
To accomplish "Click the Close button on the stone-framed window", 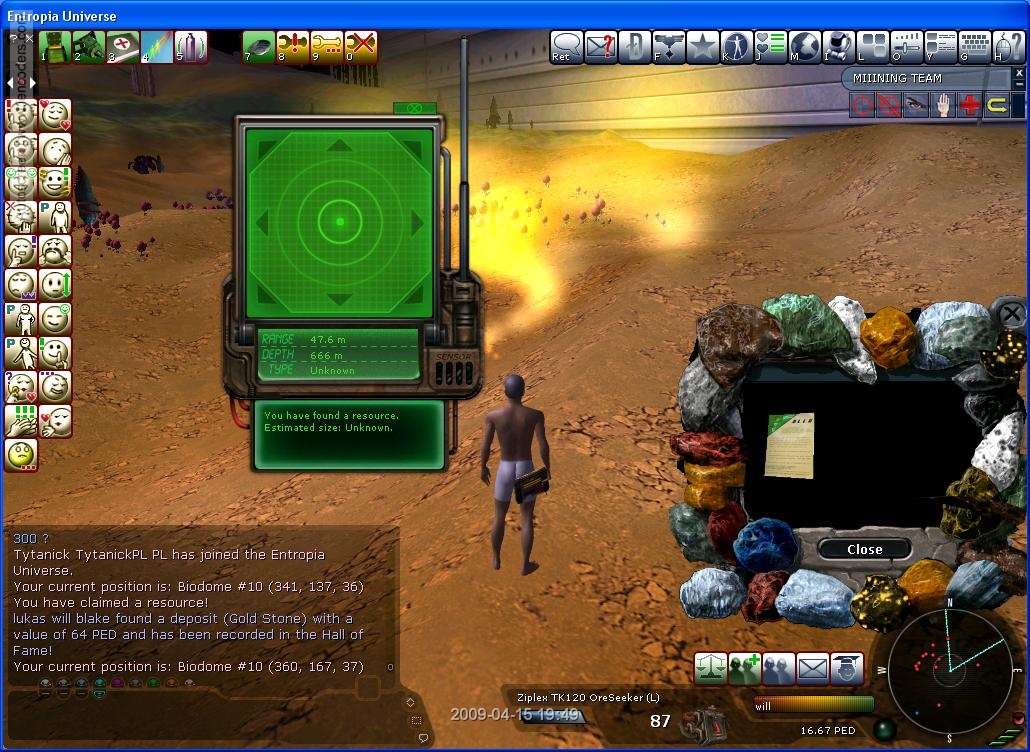I will [864, 549].
